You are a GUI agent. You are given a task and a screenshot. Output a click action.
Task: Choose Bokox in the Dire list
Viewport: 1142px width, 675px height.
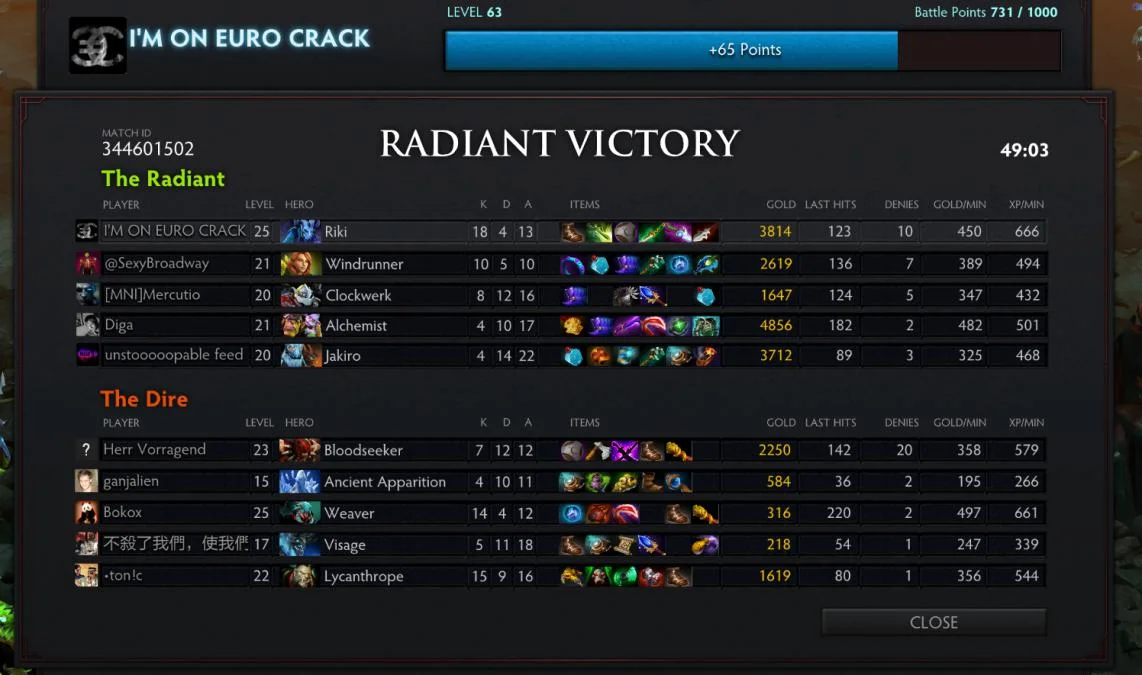tap(123, 513)
